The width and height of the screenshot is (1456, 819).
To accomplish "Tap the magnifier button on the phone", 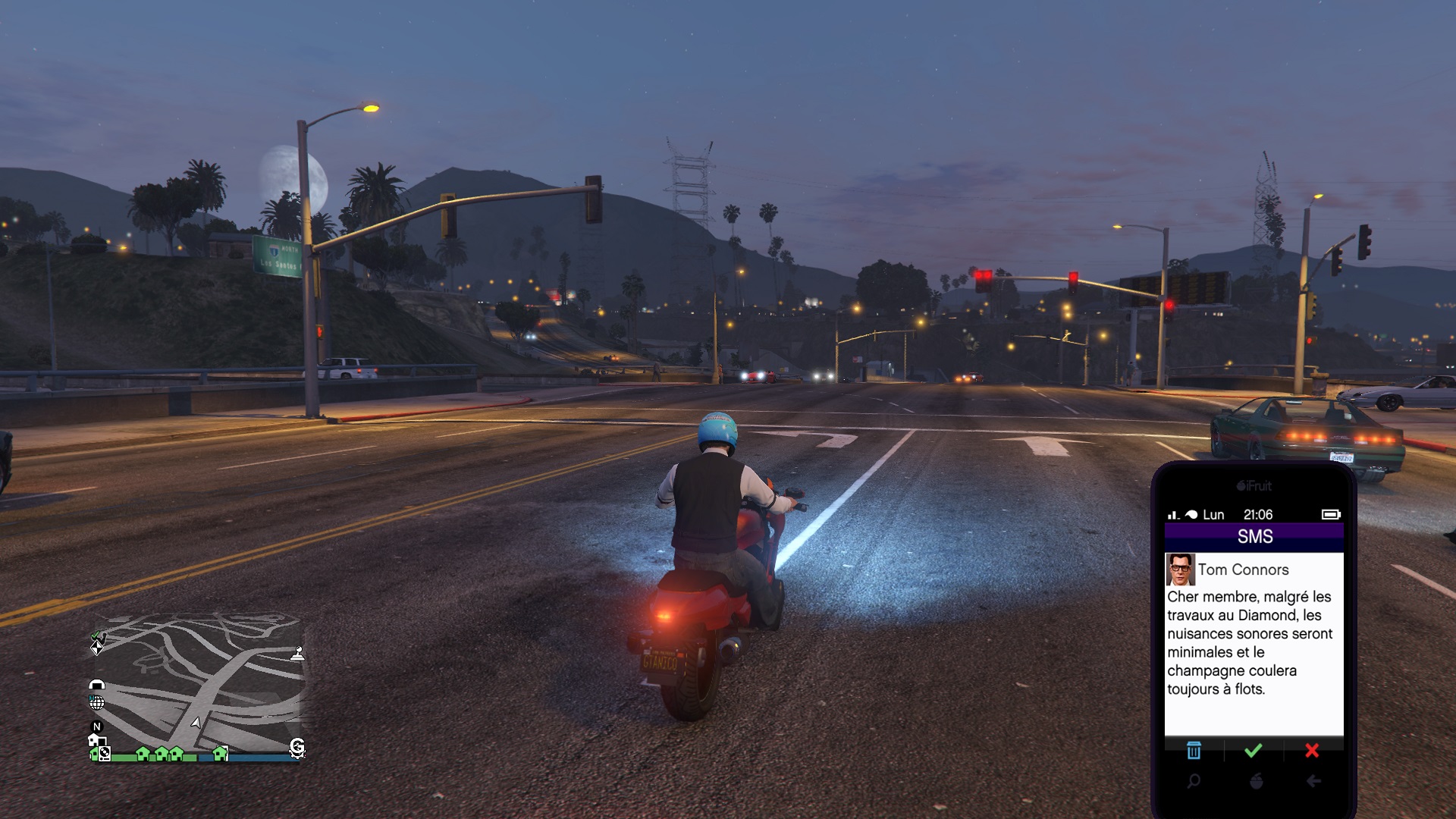I will coord(1194,781).
